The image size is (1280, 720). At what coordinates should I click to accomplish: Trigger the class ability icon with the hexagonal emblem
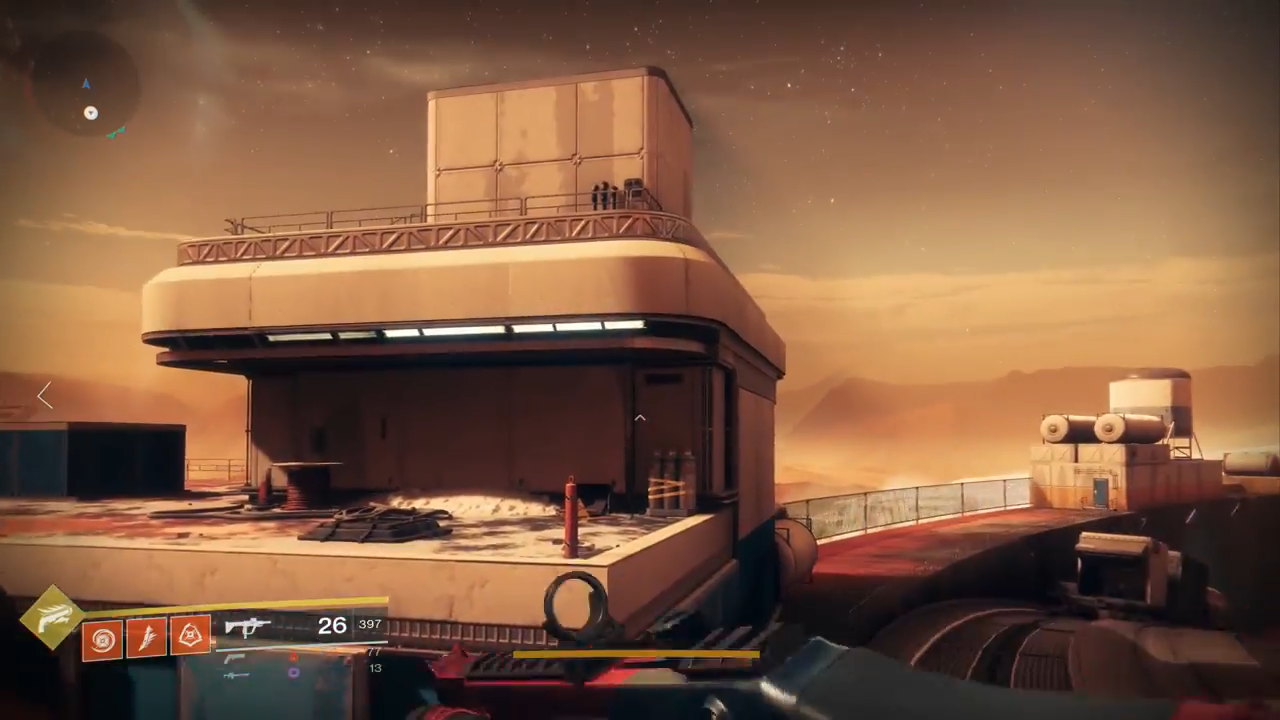pos(190,636)
